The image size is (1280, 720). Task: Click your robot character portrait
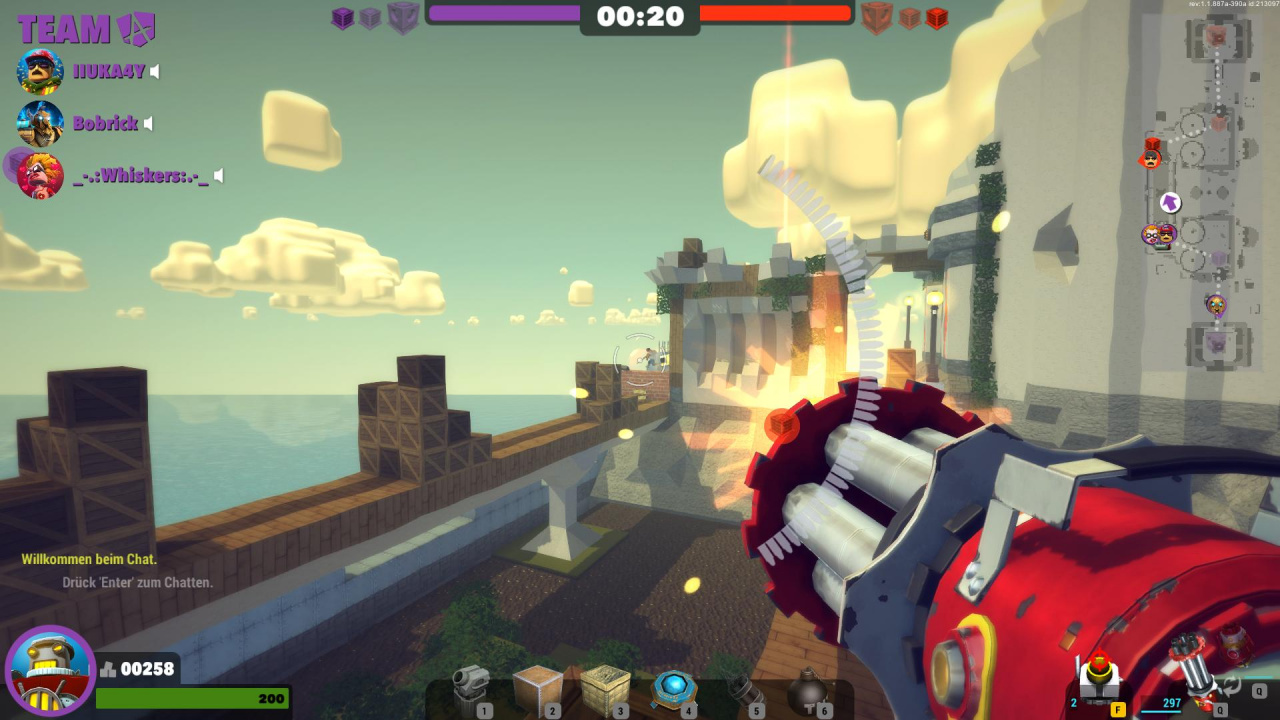[50, 670]
